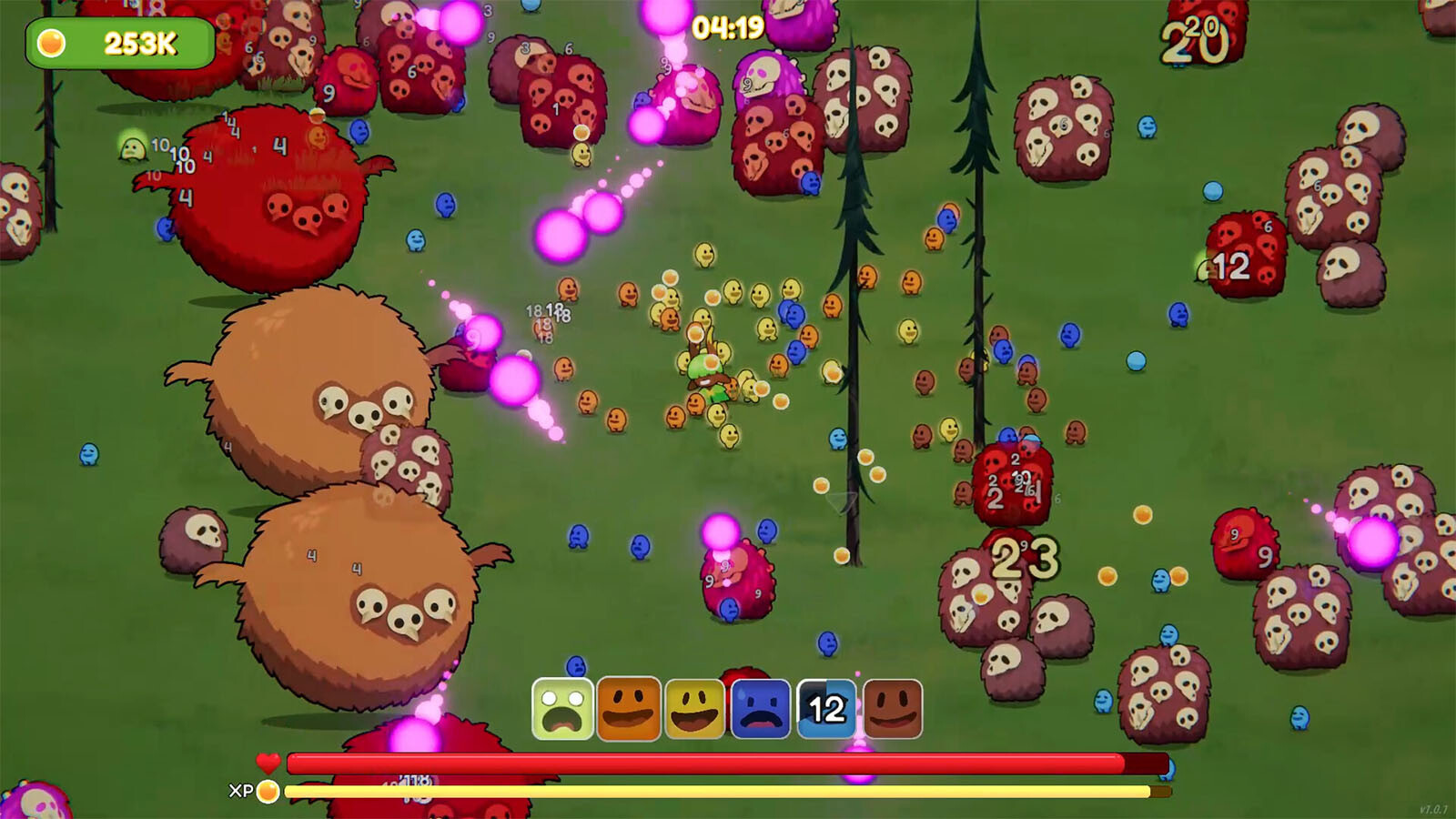Select the green scared face ability slot
1456x819 pixels.
(562, 709)
